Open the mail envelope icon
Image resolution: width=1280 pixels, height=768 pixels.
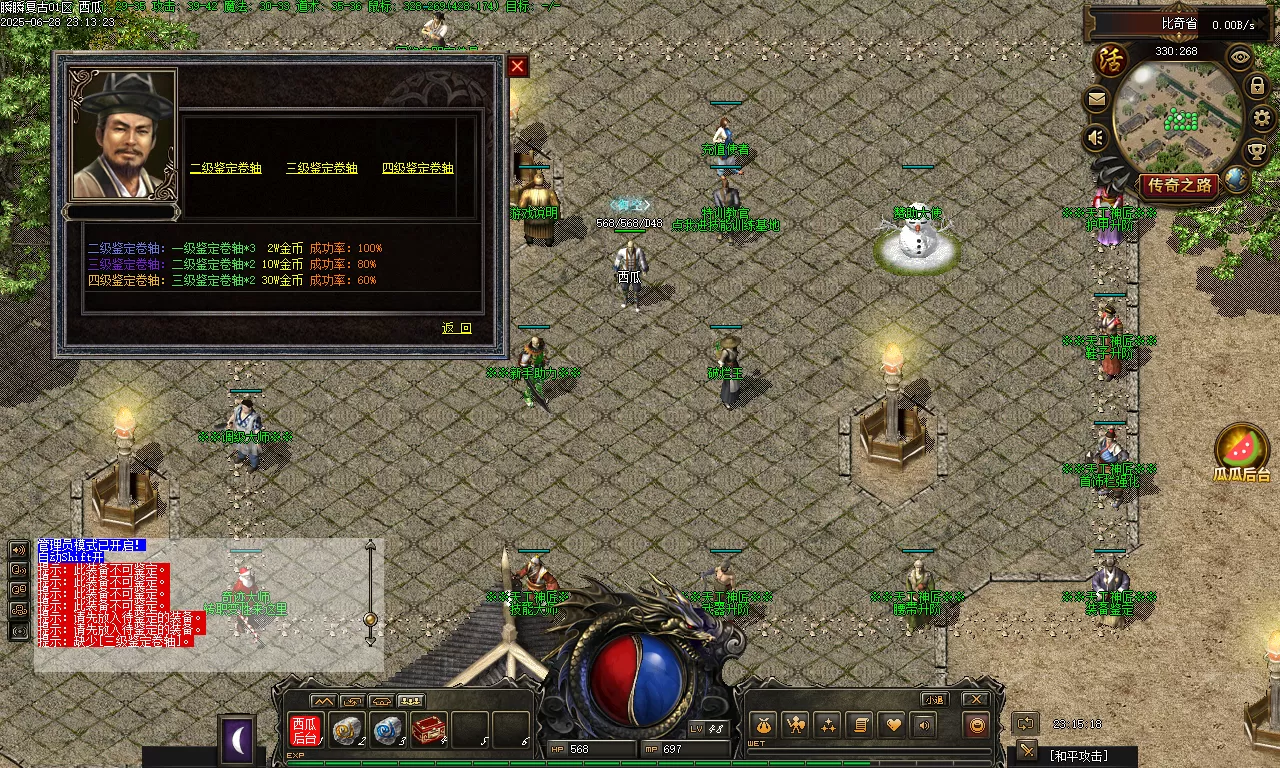[1097, 99]
